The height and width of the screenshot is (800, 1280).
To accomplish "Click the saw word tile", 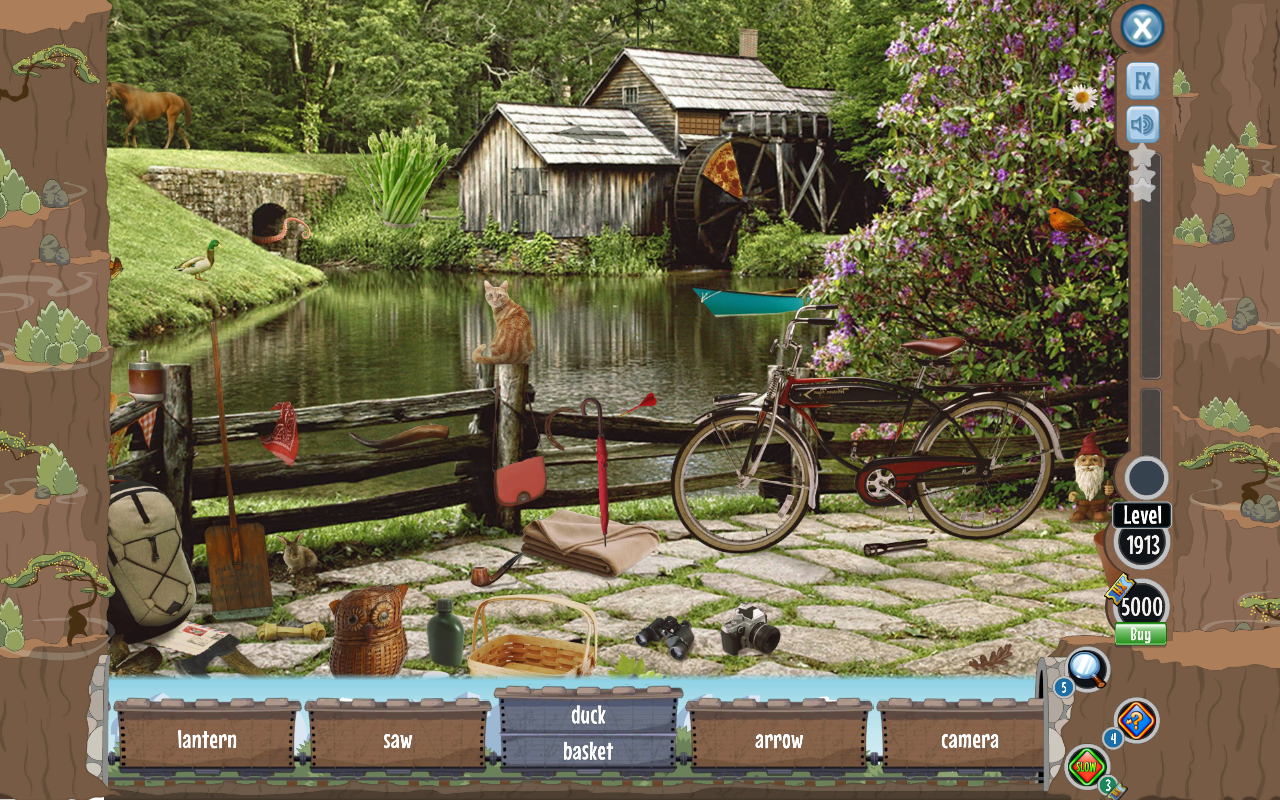I will point(397,740).
